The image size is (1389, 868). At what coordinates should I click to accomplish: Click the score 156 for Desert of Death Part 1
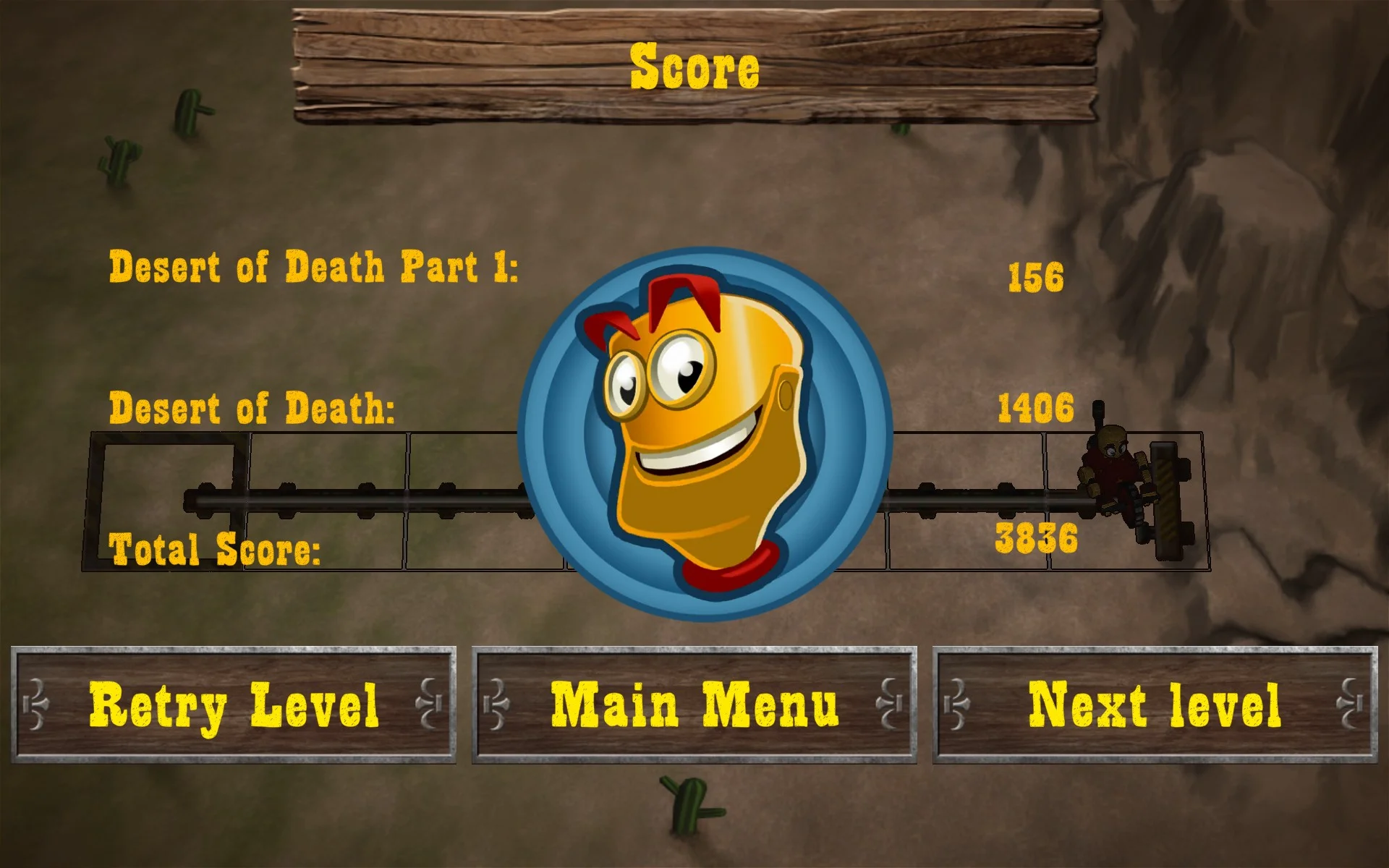(x=1036, y=276)
